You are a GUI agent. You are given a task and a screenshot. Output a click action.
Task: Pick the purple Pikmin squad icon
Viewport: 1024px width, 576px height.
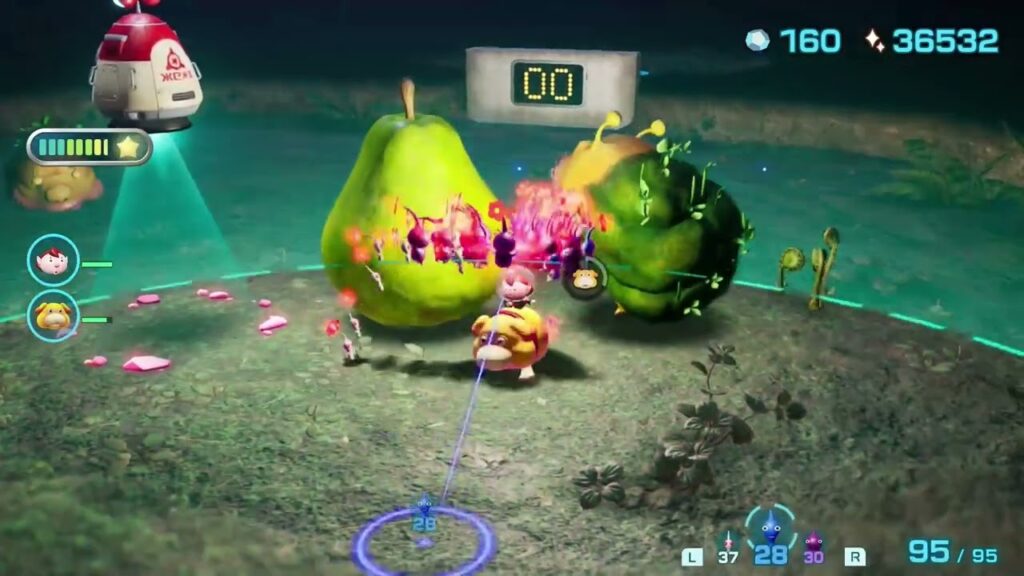point(813,543)
